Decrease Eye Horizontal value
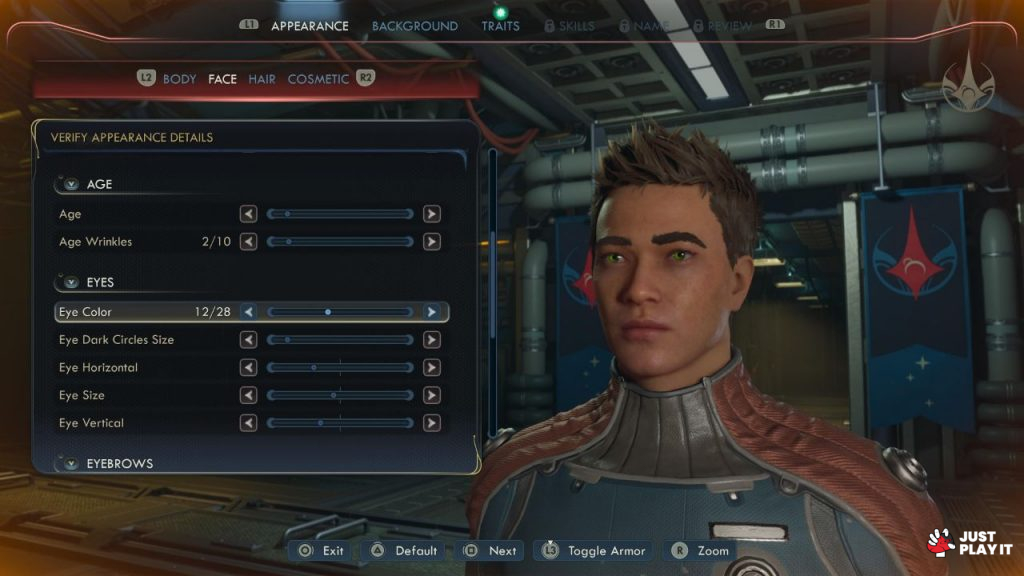The height and width of the screenshot is (576, 1024). (x=249, y=368)
